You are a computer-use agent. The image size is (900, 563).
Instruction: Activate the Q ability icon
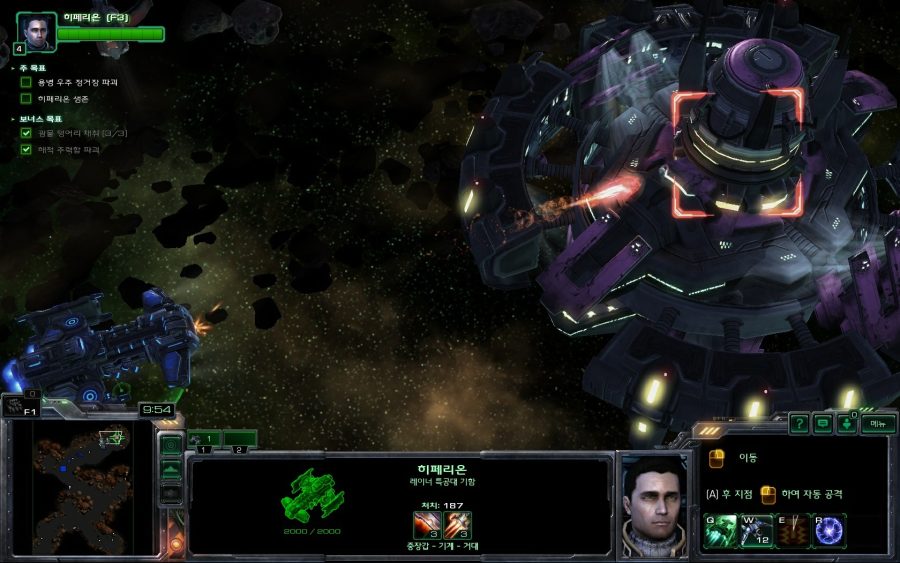click(720, 530)
